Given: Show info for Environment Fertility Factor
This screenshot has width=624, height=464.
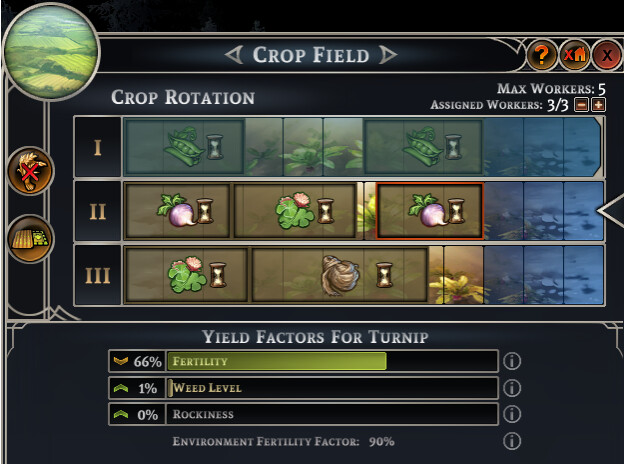Looking at the screenshot, I should point(512,441).
